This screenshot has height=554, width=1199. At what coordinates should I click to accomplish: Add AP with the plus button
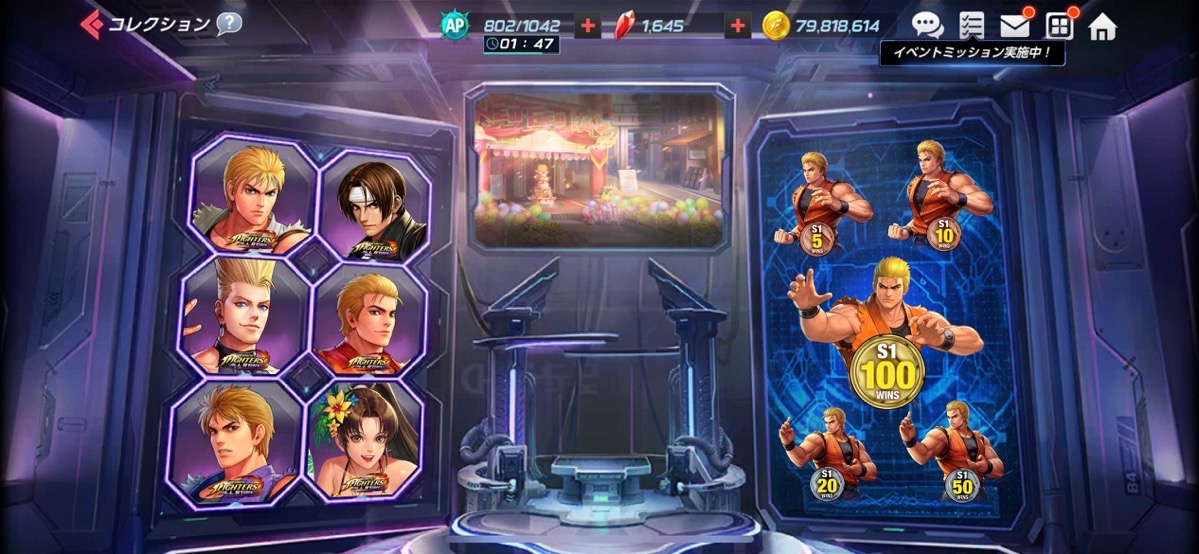[588, 26]
